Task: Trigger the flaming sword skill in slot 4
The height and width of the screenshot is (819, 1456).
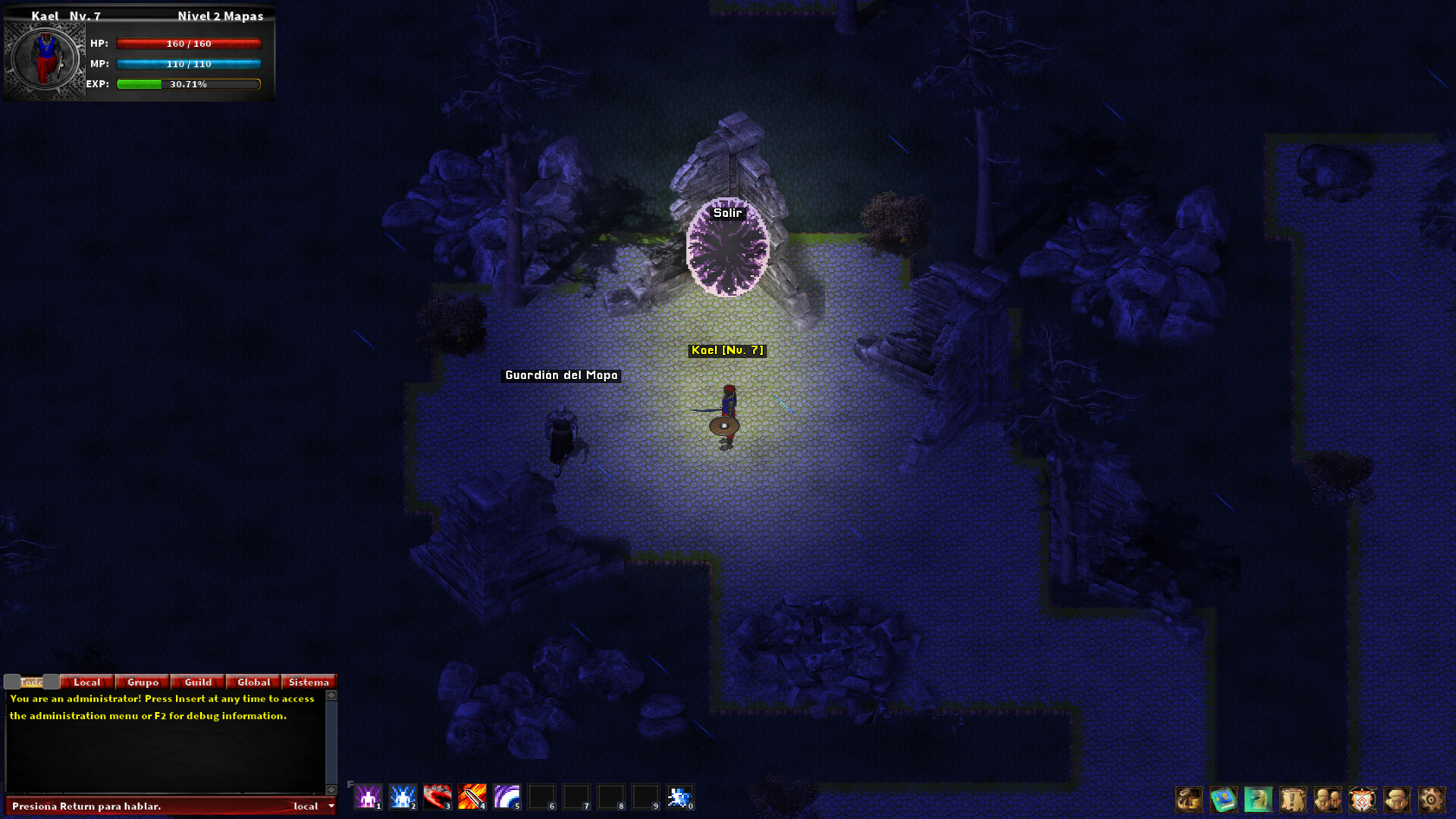Action: pos(471,796)
